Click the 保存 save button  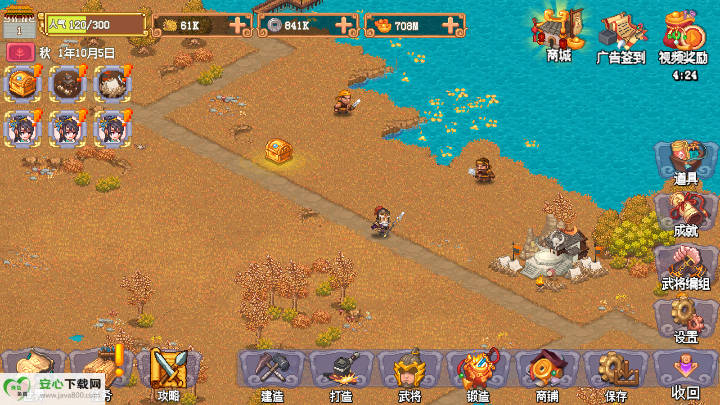point(615,373)
